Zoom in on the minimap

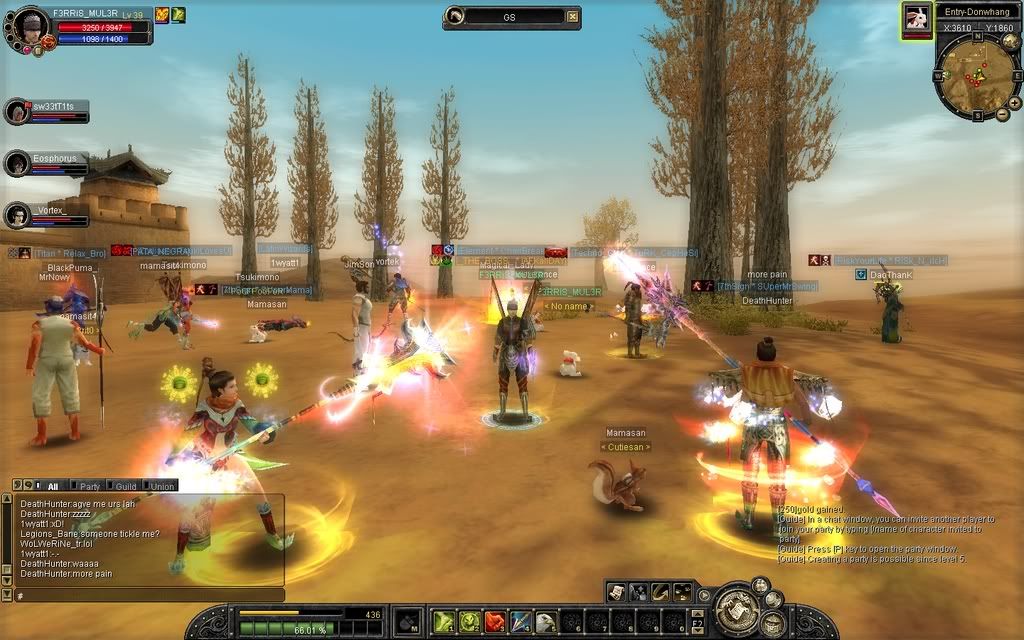click(x=1015, y=102)
